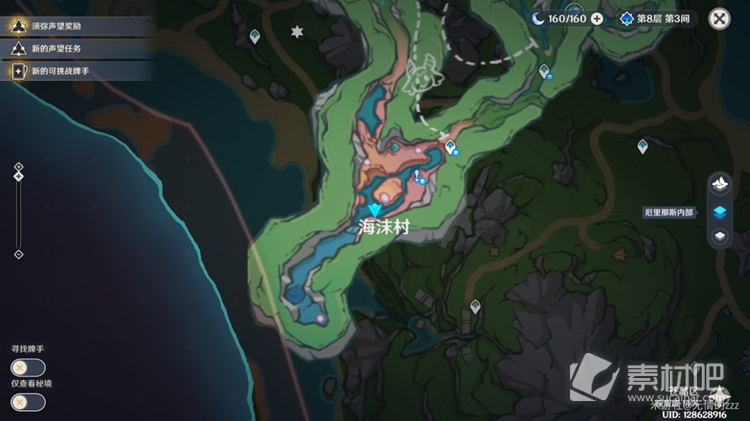Select the 海沫村 location marker

[x=375, y=209]
